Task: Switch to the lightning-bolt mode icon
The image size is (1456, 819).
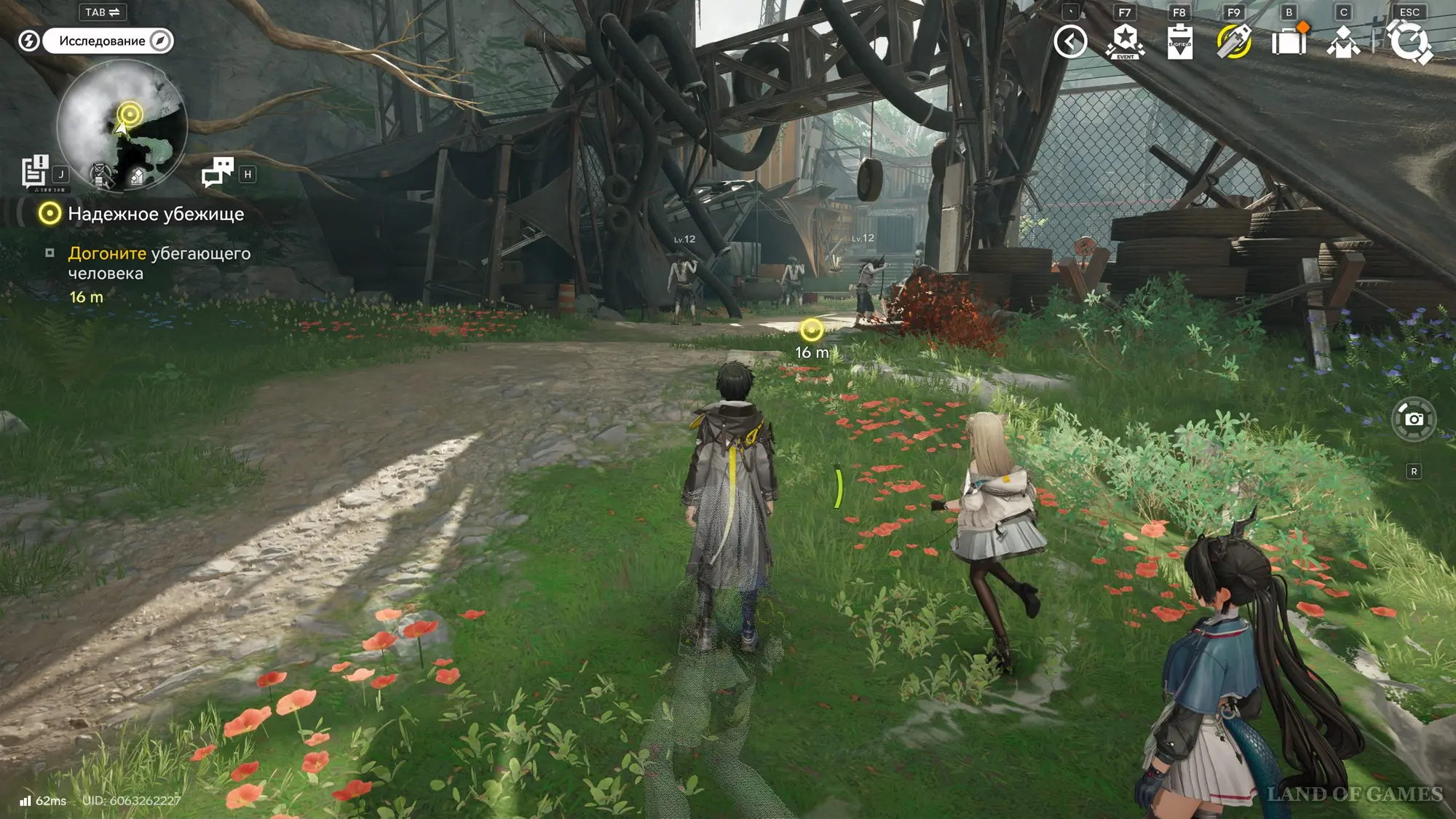Action: tap(28, 41)
